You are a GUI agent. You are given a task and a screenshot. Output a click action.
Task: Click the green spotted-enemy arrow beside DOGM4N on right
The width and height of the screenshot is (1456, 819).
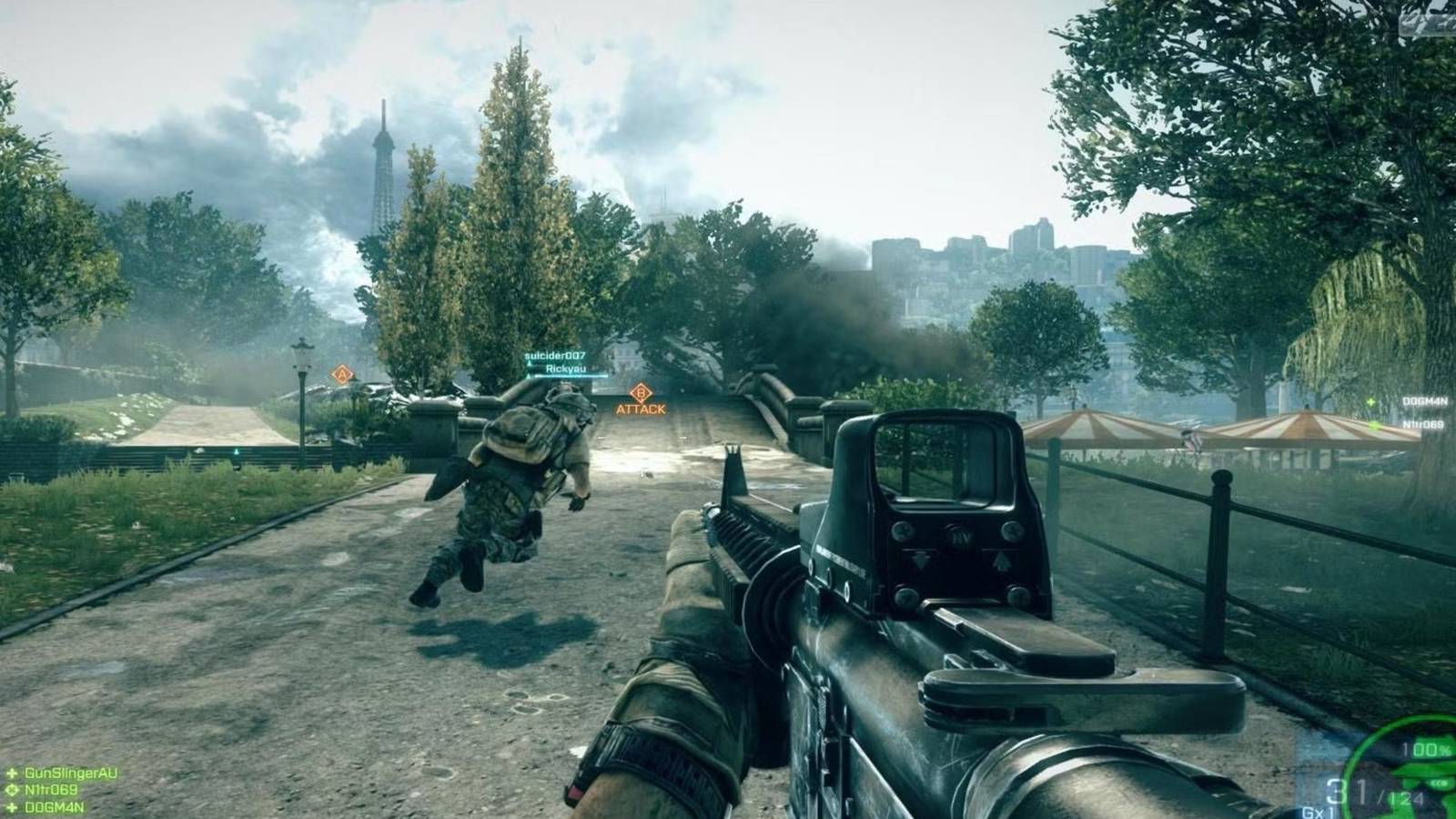point(1371,402)
